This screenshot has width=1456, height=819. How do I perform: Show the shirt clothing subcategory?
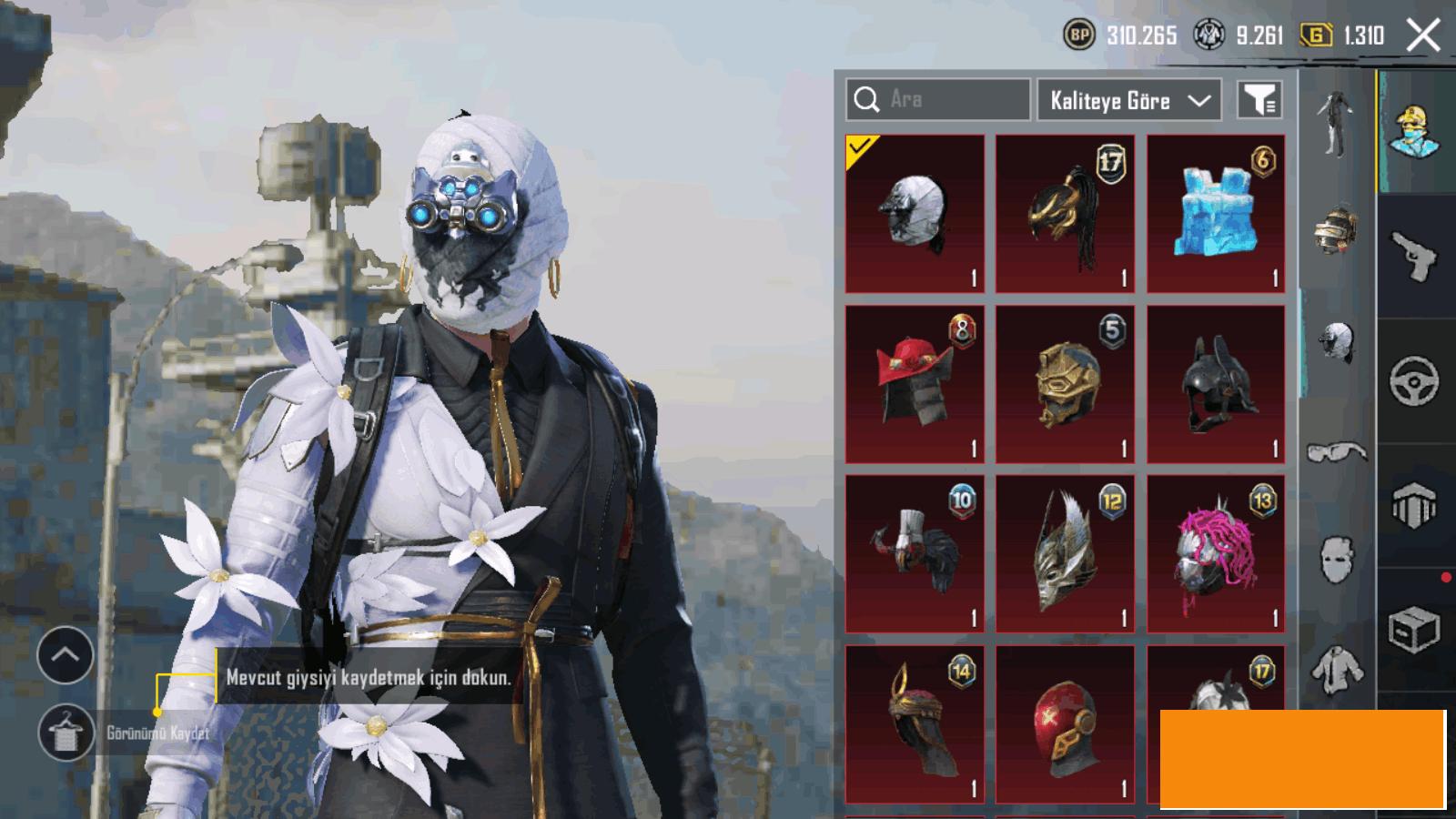(x=1337, y=669)
